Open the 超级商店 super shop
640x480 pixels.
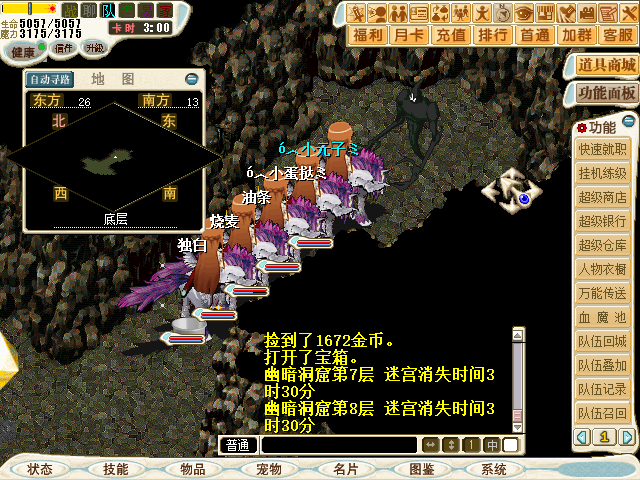click(x=603, y=197)
